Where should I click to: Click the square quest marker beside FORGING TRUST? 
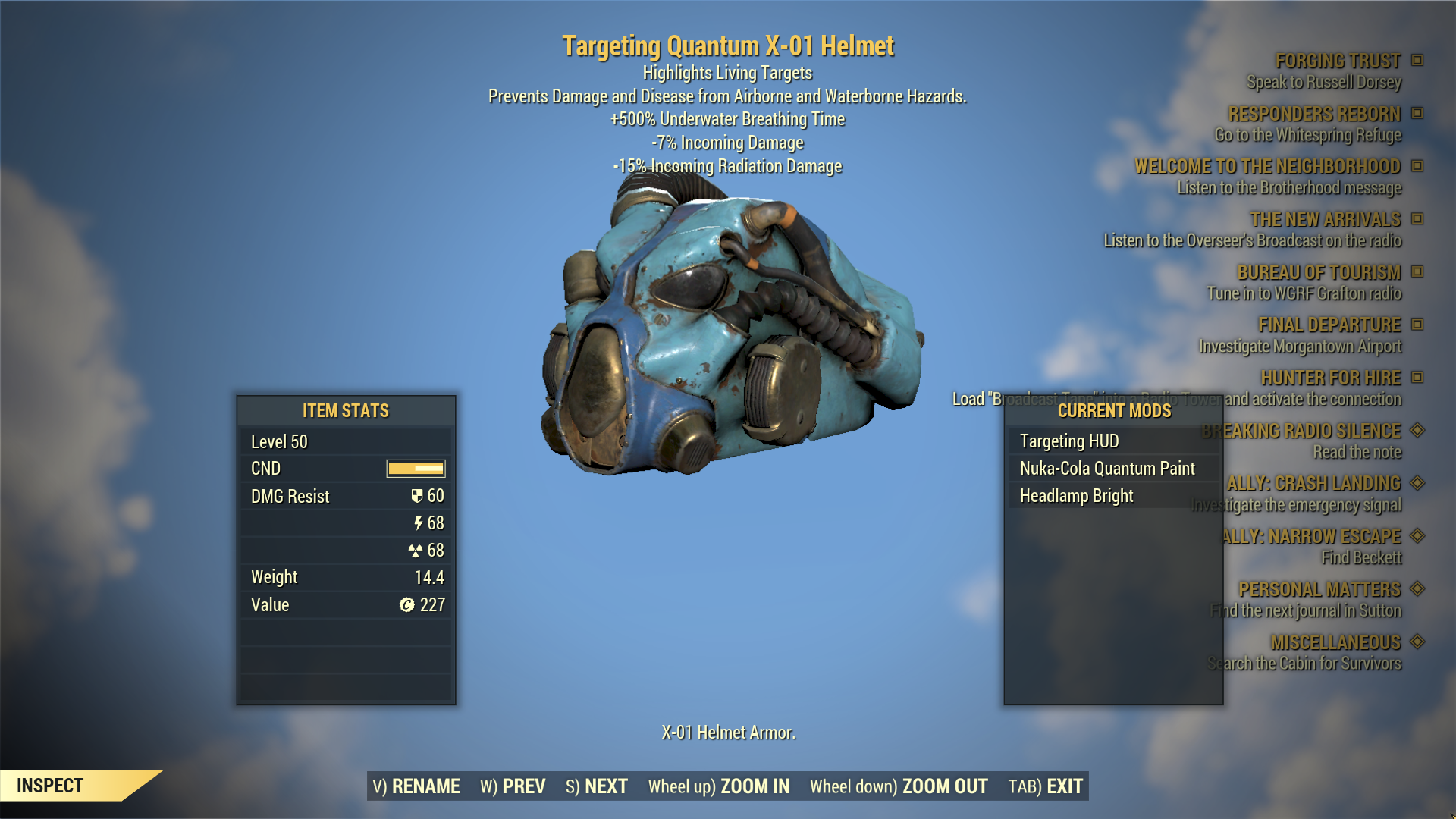pyautogui.click(x=1417, y=61)
